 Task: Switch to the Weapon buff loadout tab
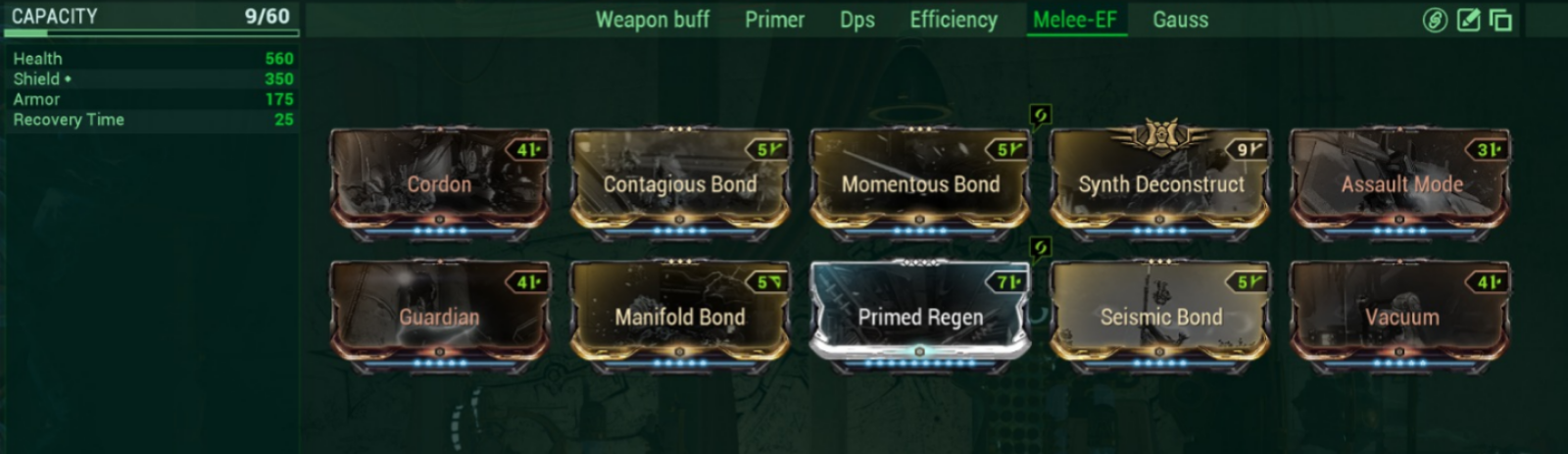point(652,20)
